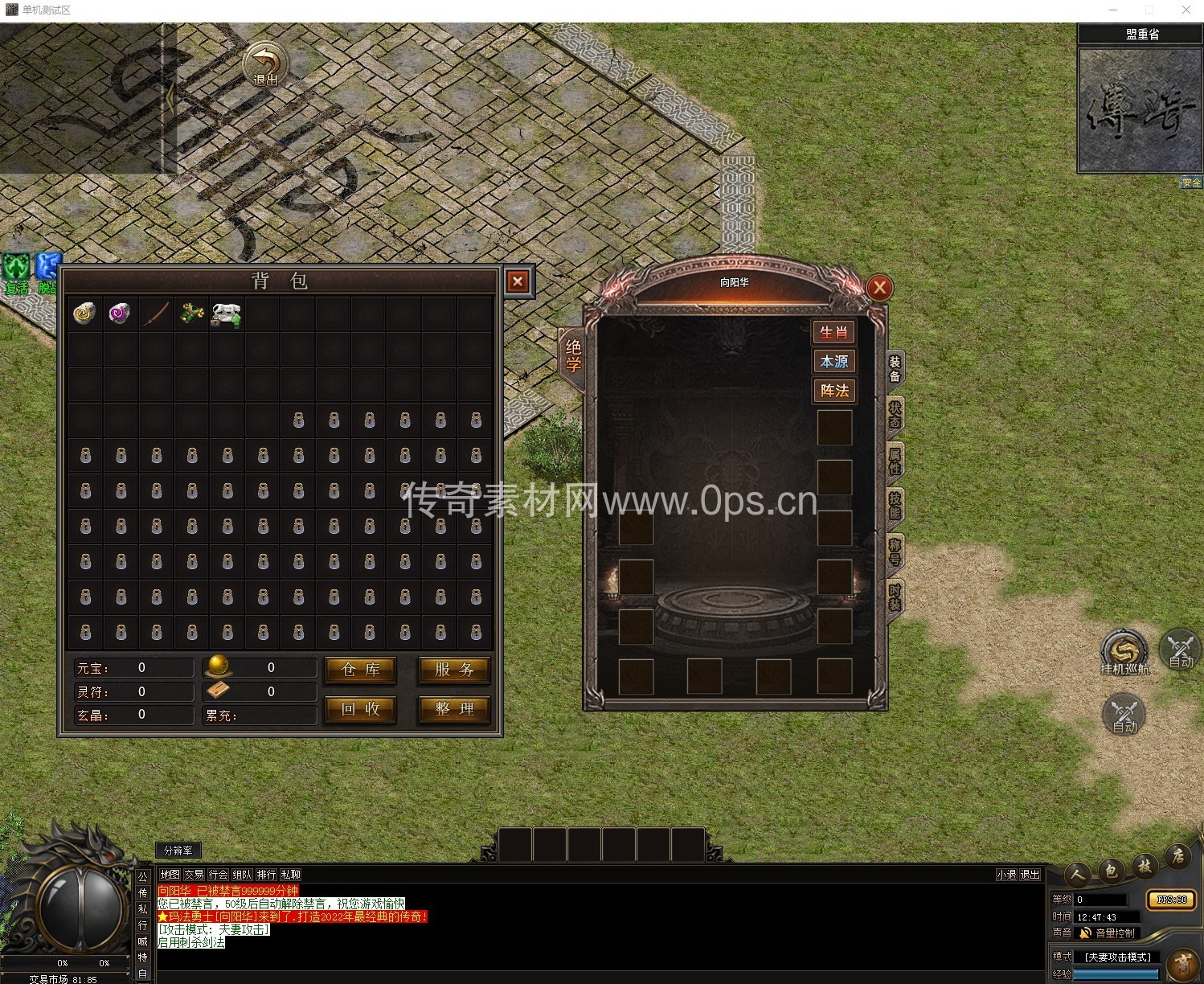Open the 本源 panel
Image resolution: width=1204 pixels, height=984 pixels.
(833, 362)
